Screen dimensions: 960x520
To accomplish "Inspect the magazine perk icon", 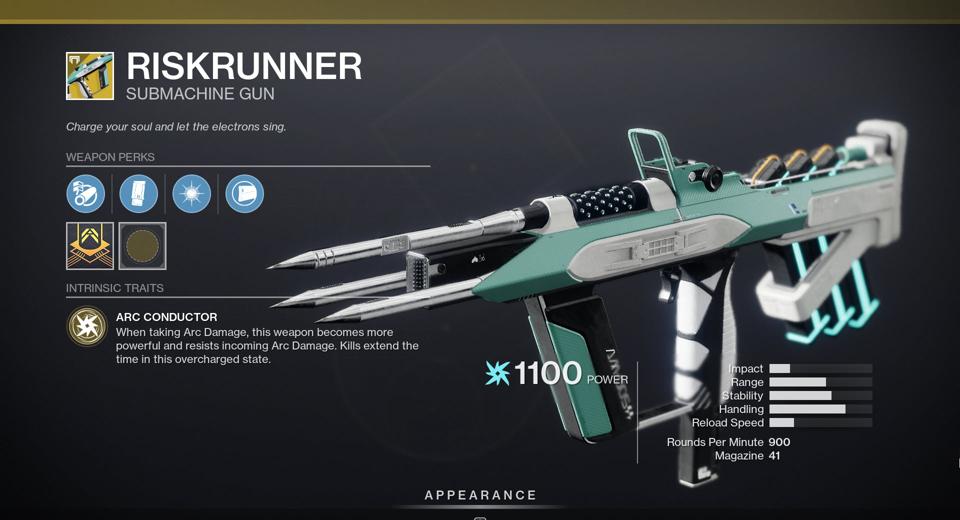I will point(139,193).
